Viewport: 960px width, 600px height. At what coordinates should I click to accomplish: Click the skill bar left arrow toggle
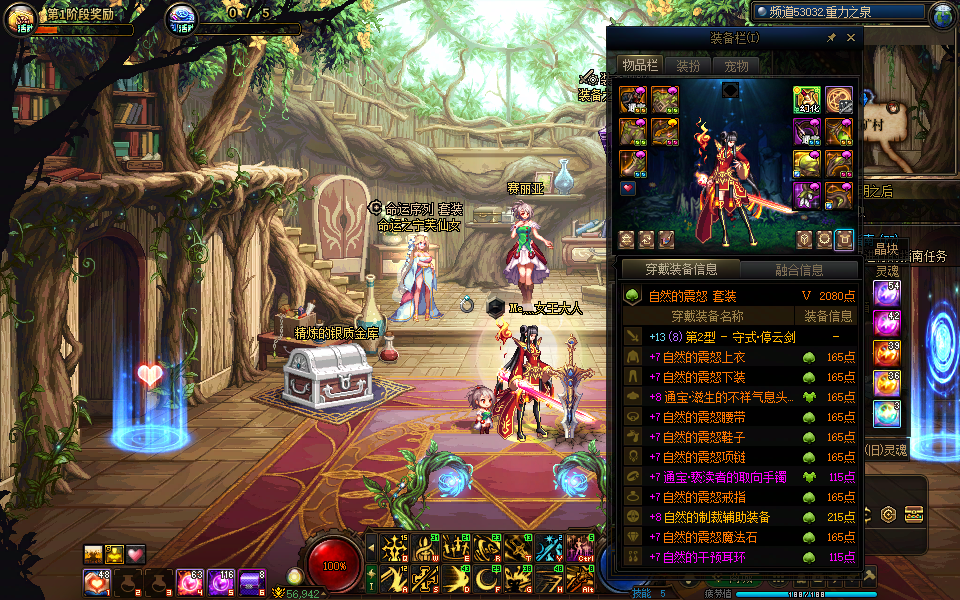tap(371, 548)
